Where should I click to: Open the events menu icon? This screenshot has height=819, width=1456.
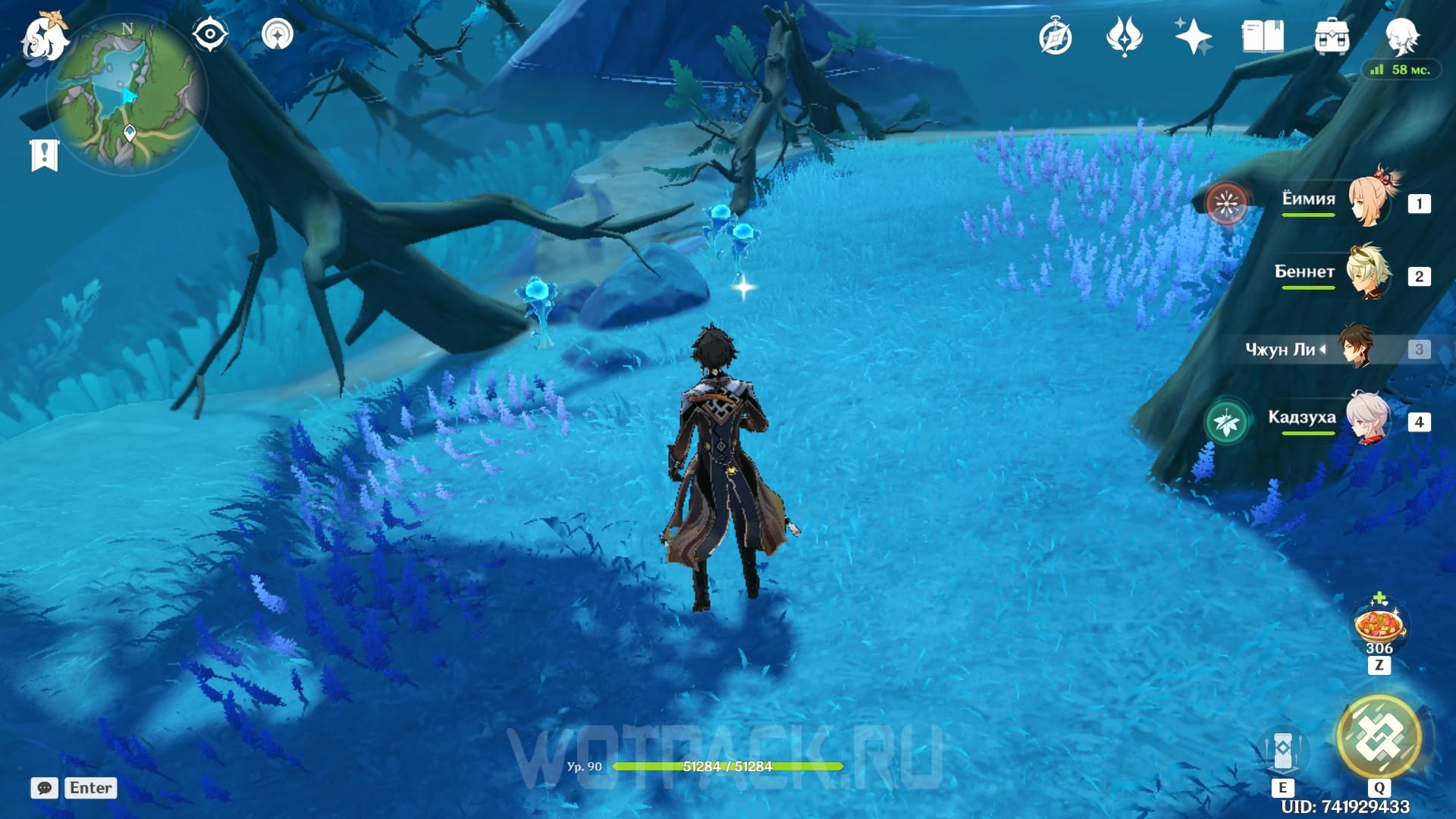click(1124, 37)
